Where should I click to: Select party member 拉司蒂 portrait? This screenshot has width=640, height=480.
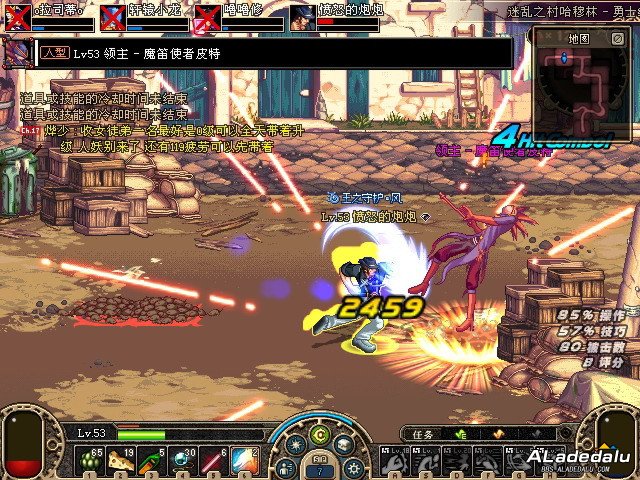click(18, 17)
